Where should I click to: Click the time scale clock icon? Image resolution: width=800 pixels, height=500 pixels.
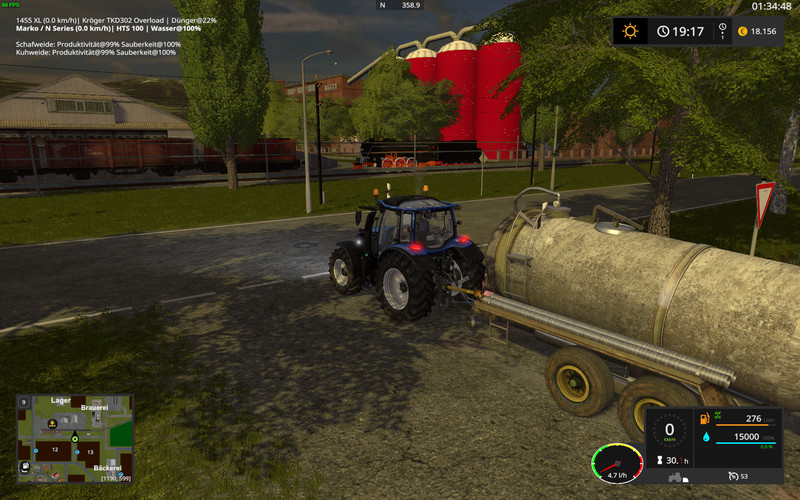click(x=663, y=31)
